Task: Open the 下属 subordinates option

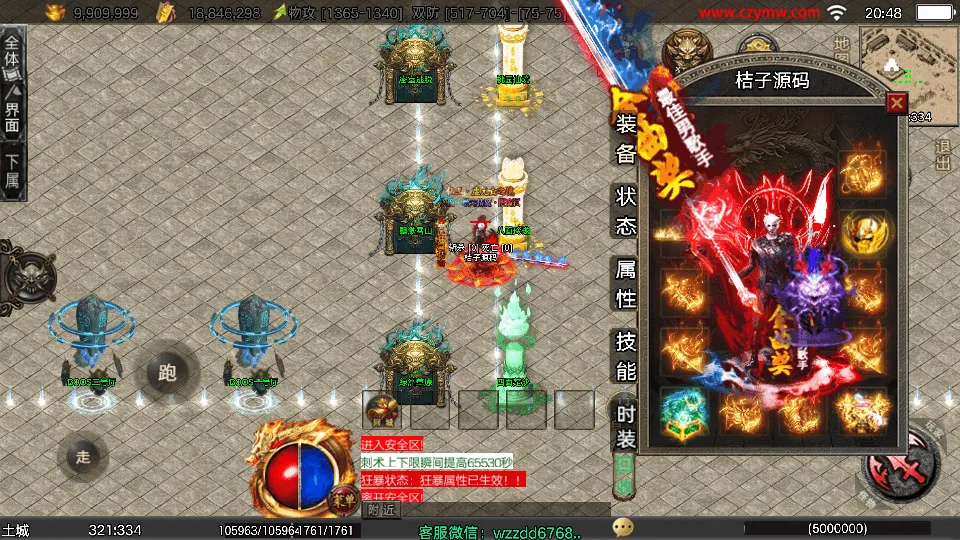Action: [x=12, y=174]
